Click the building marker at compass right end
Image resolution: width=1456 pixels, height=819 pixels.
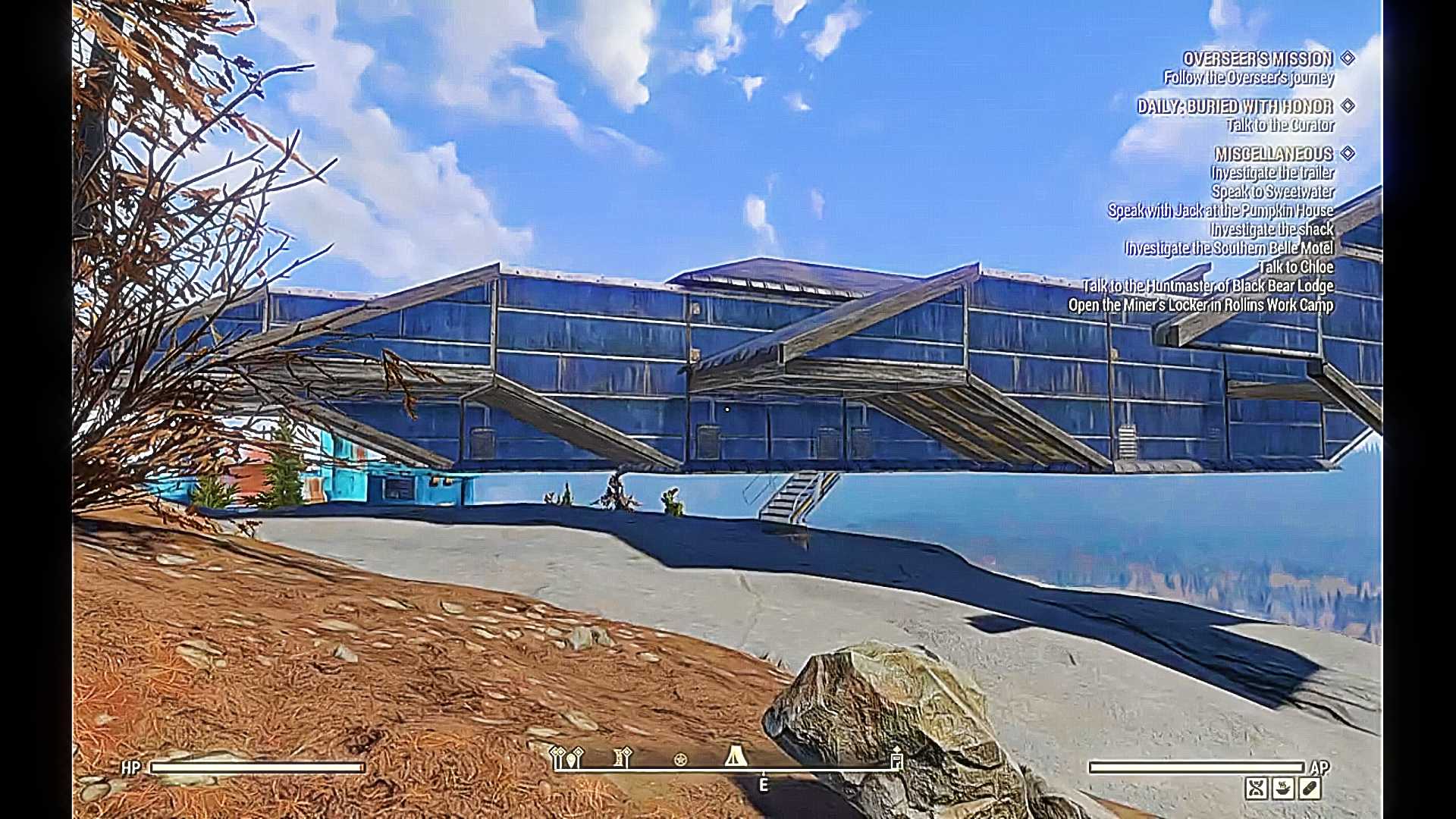pyautogui.click(x=896, y=757)
